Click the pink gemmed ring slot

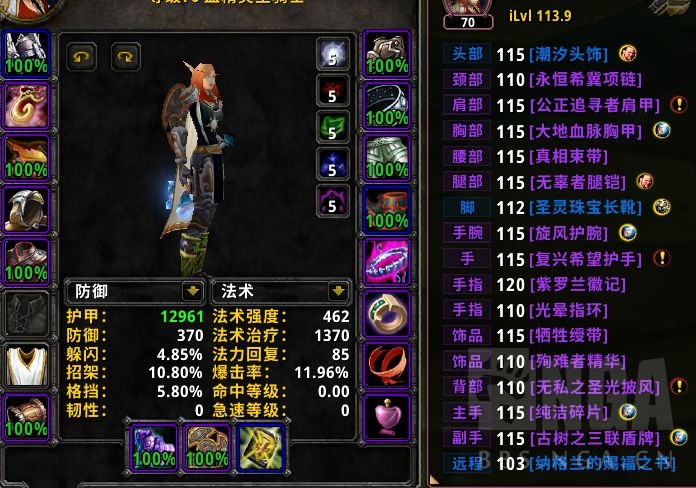387,261
